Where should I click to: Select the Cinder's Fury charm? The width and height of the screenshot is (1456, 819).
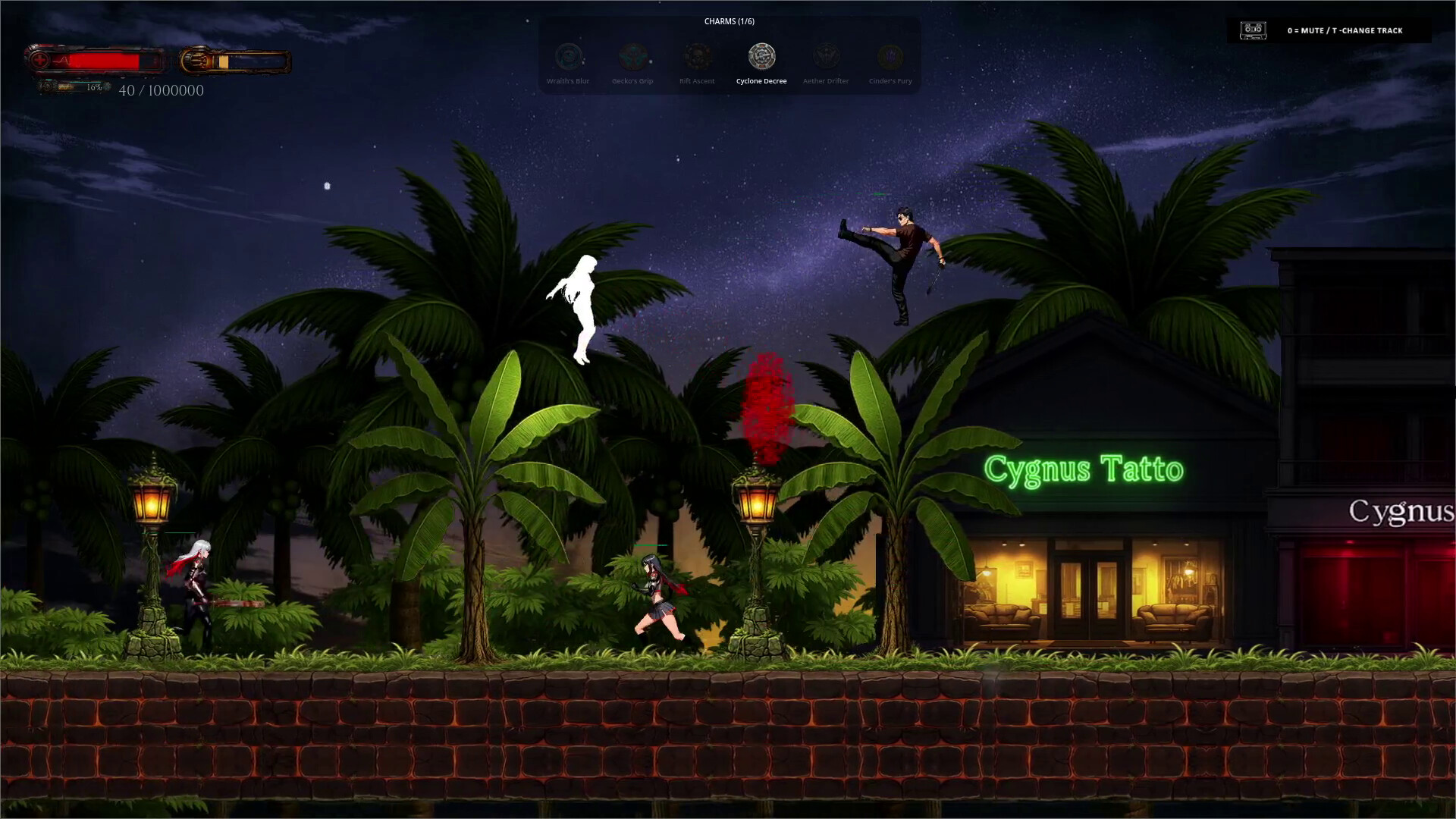890,57
